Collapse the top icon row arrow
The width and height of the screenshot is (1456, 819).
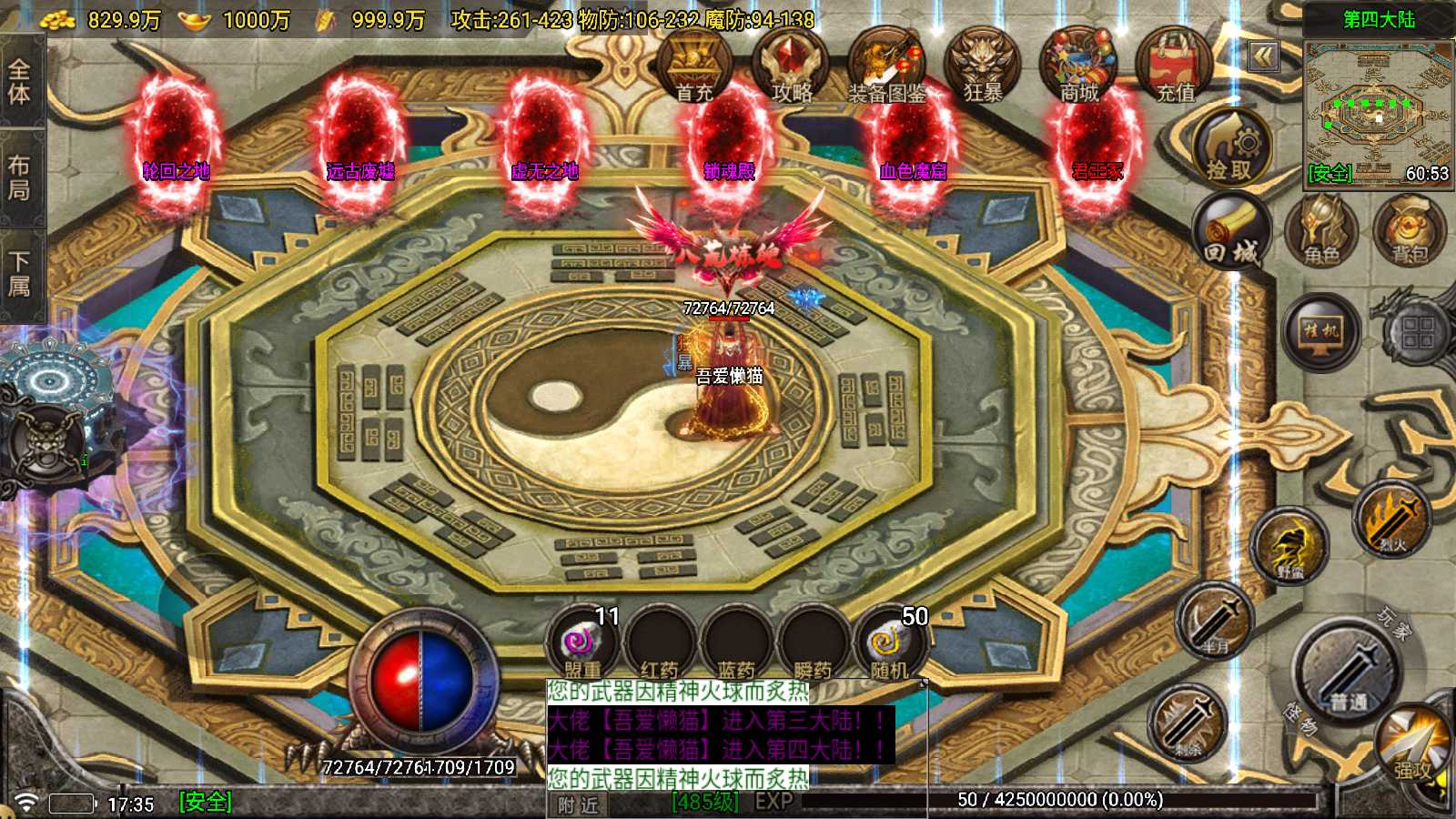click(x=1263, y=56)
